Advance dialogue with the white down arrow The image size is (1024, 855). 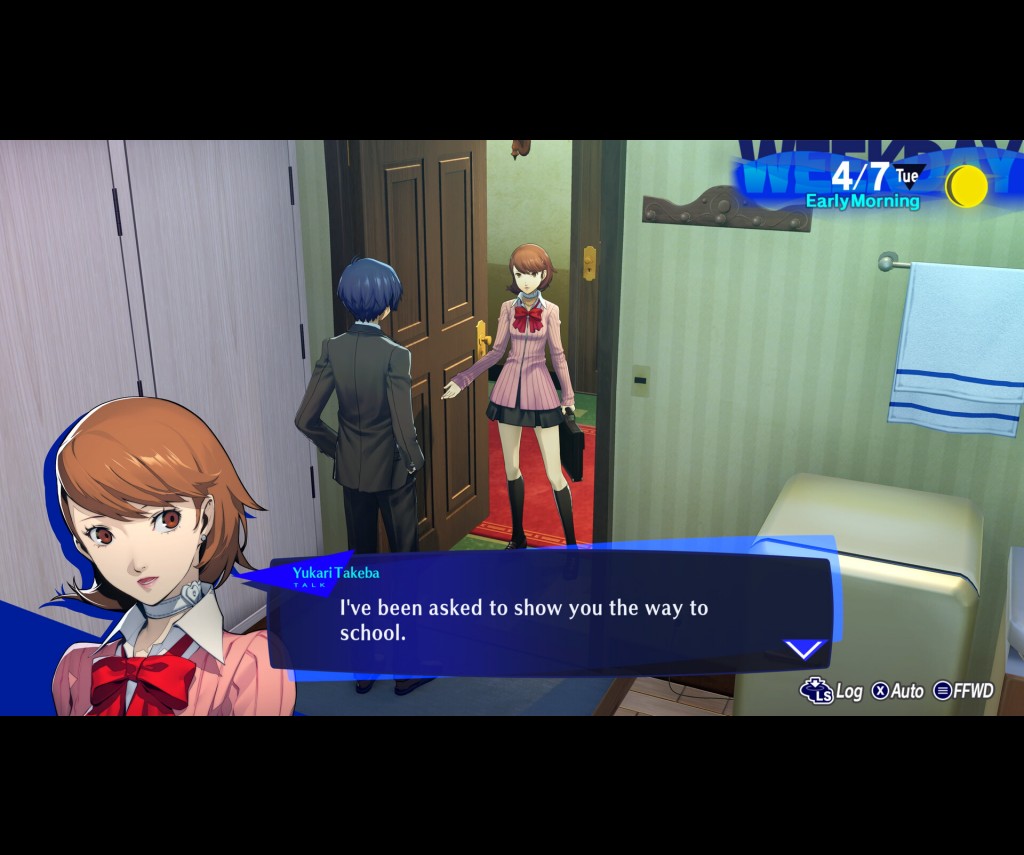coord(804,650)
